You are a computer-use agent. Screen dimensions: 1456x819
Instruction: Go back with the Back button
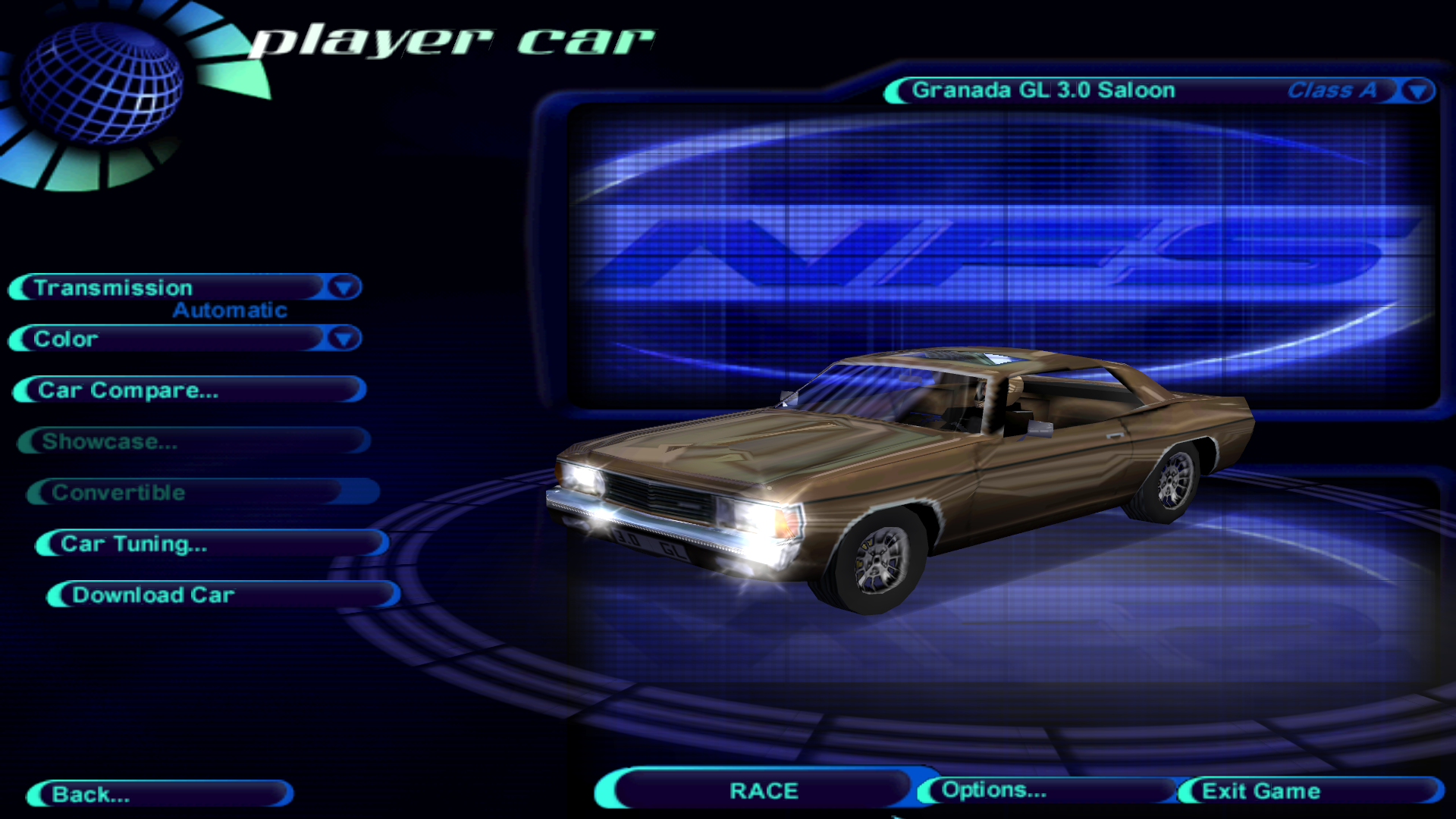click(x=159, y=794)
